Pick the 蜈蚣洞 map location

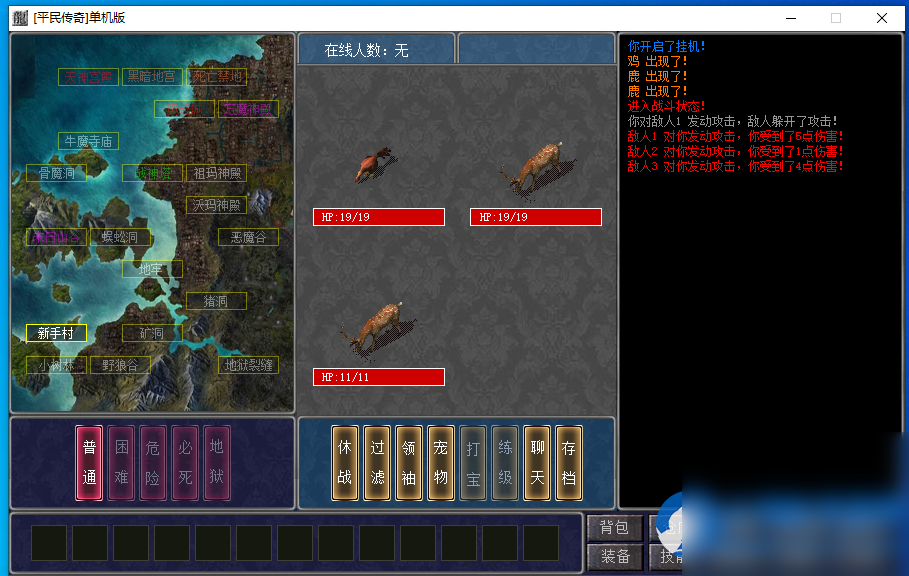pyautogui.click(x=120, y=237)
